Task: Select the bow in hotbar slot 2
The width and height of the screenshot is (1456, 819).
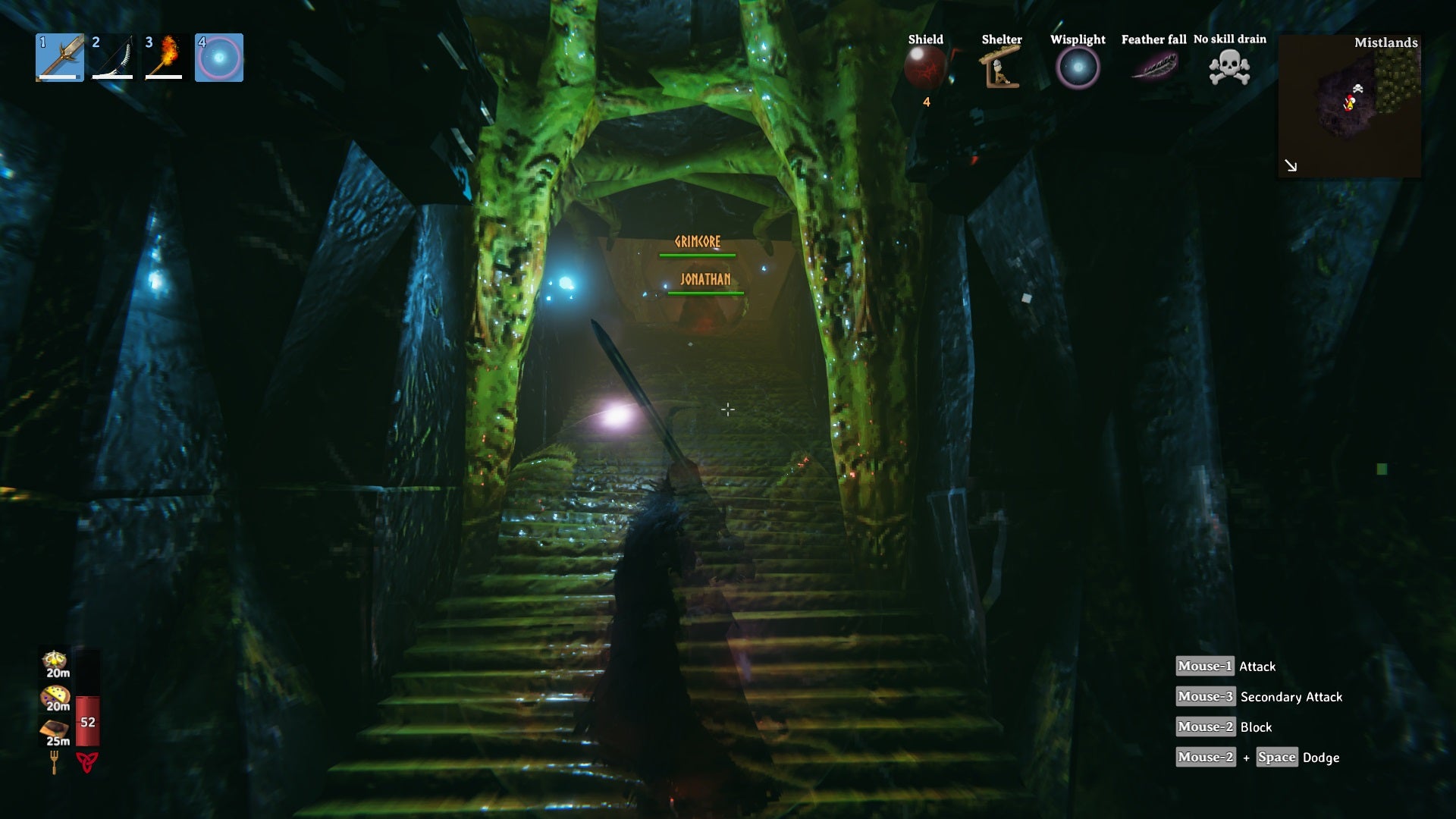Action: 112,58
